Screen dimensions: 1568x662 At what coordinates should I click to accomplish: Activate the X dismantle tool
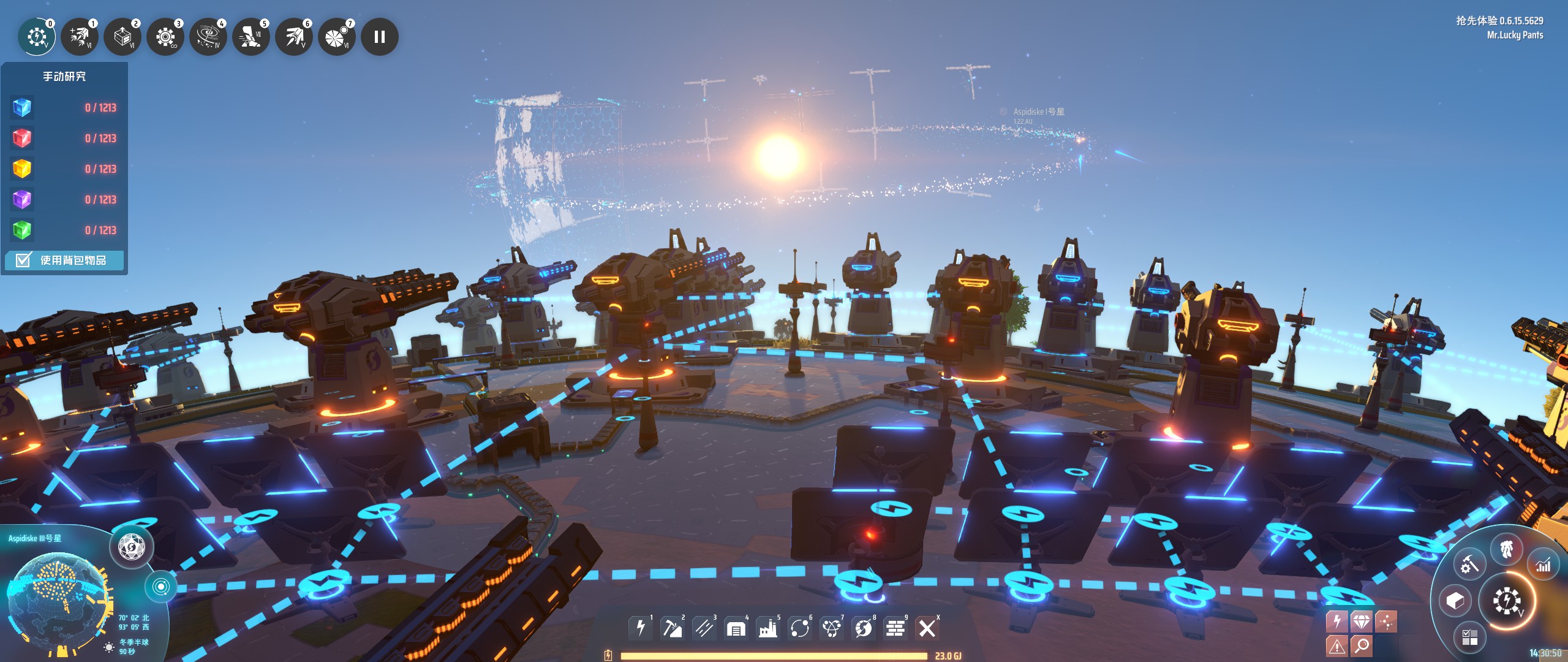[927, 628]
